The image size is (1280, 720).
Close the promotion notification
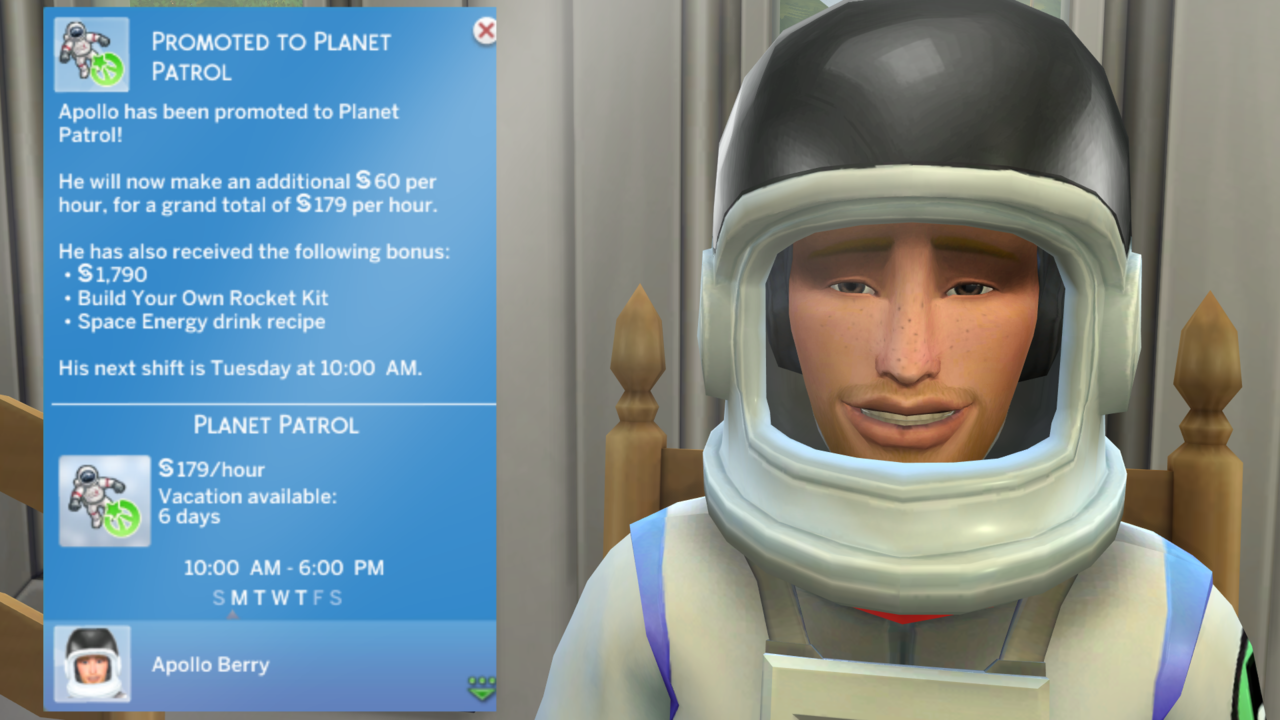[485, 31]
